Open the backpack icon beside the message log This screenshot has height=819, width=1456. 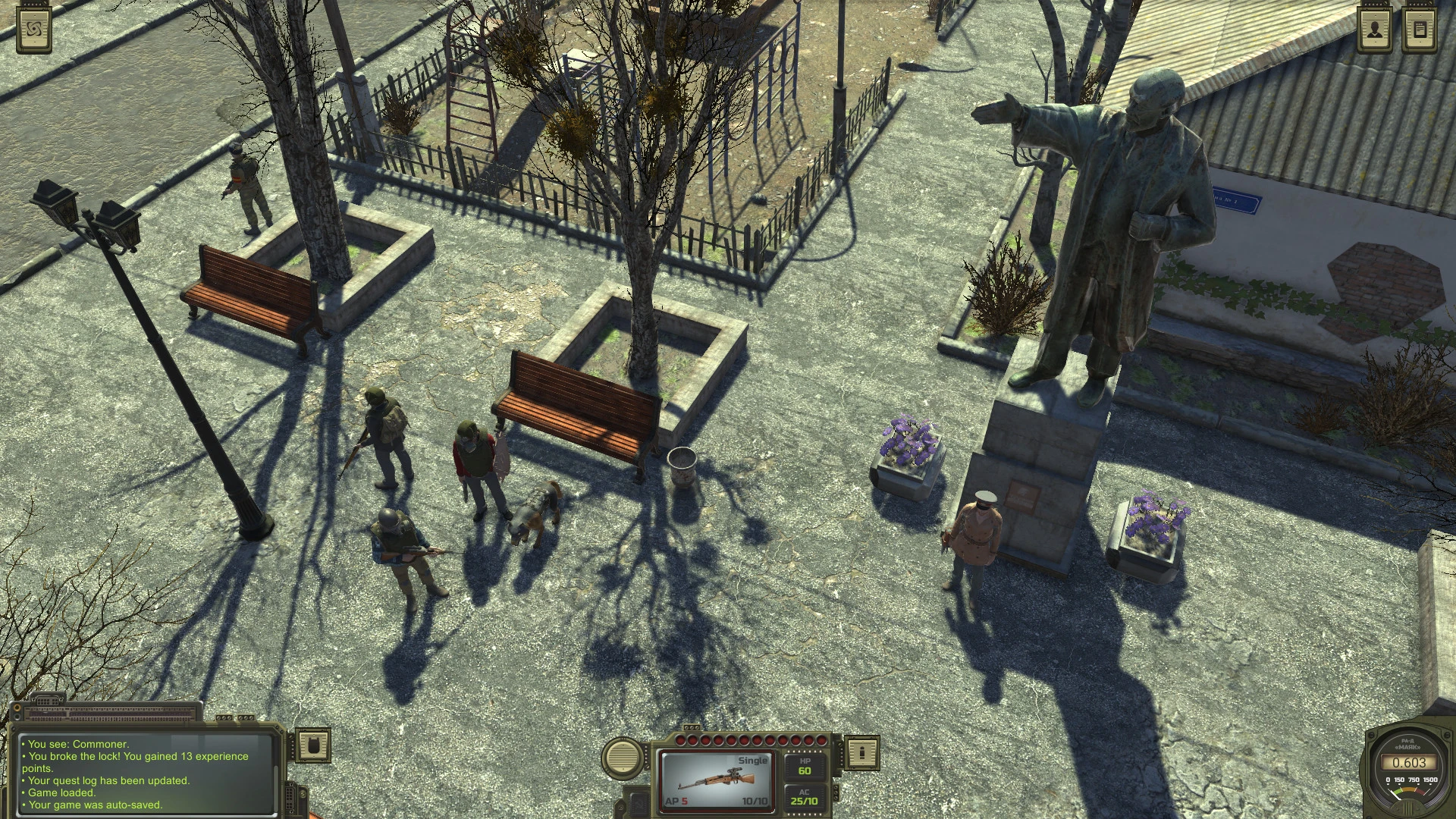pos(315,746)
